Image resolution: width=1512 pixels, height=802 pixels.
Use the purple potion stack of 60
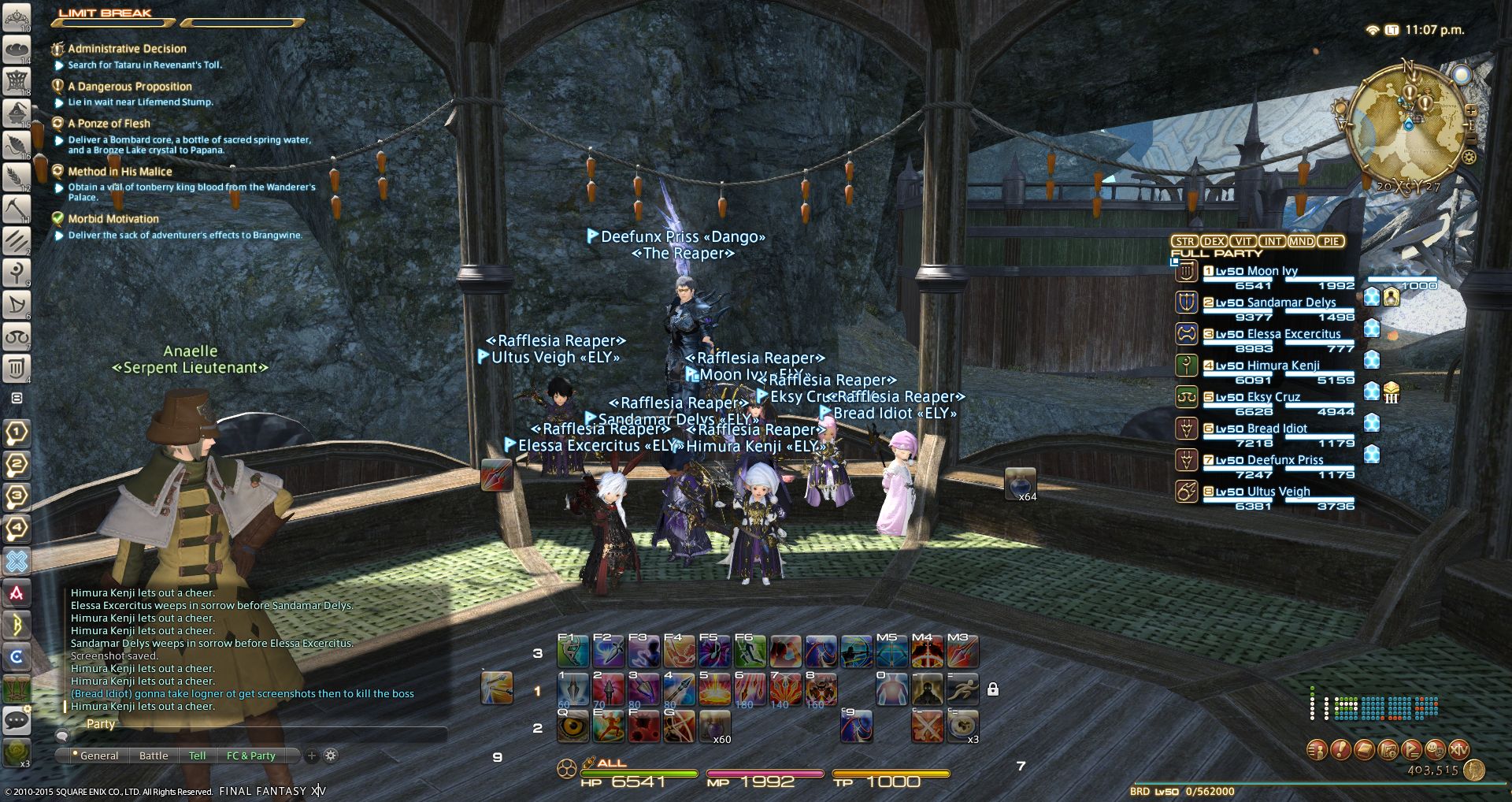[x=714, y=726]
